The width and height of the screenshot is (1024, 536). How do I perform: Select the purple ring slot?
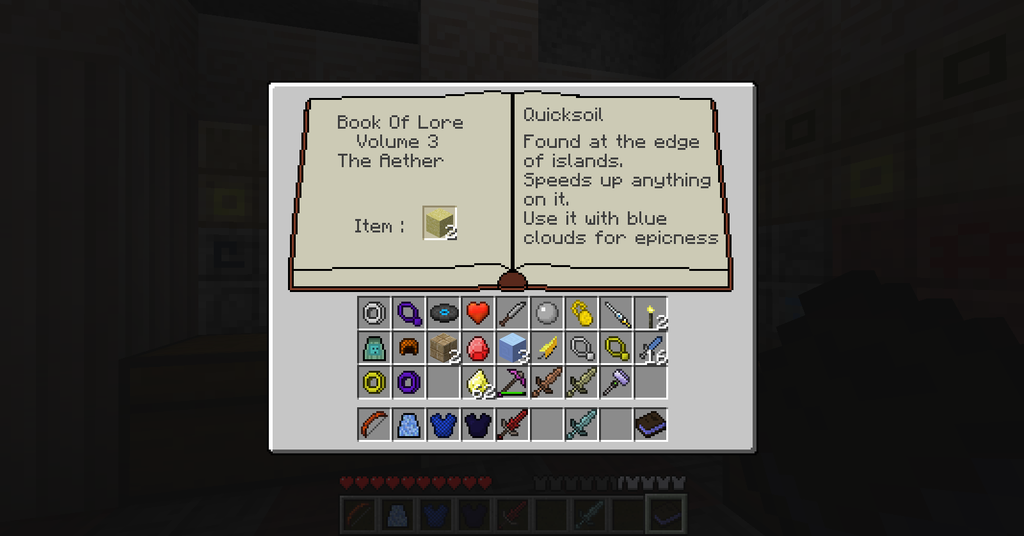tap(408, 381)
